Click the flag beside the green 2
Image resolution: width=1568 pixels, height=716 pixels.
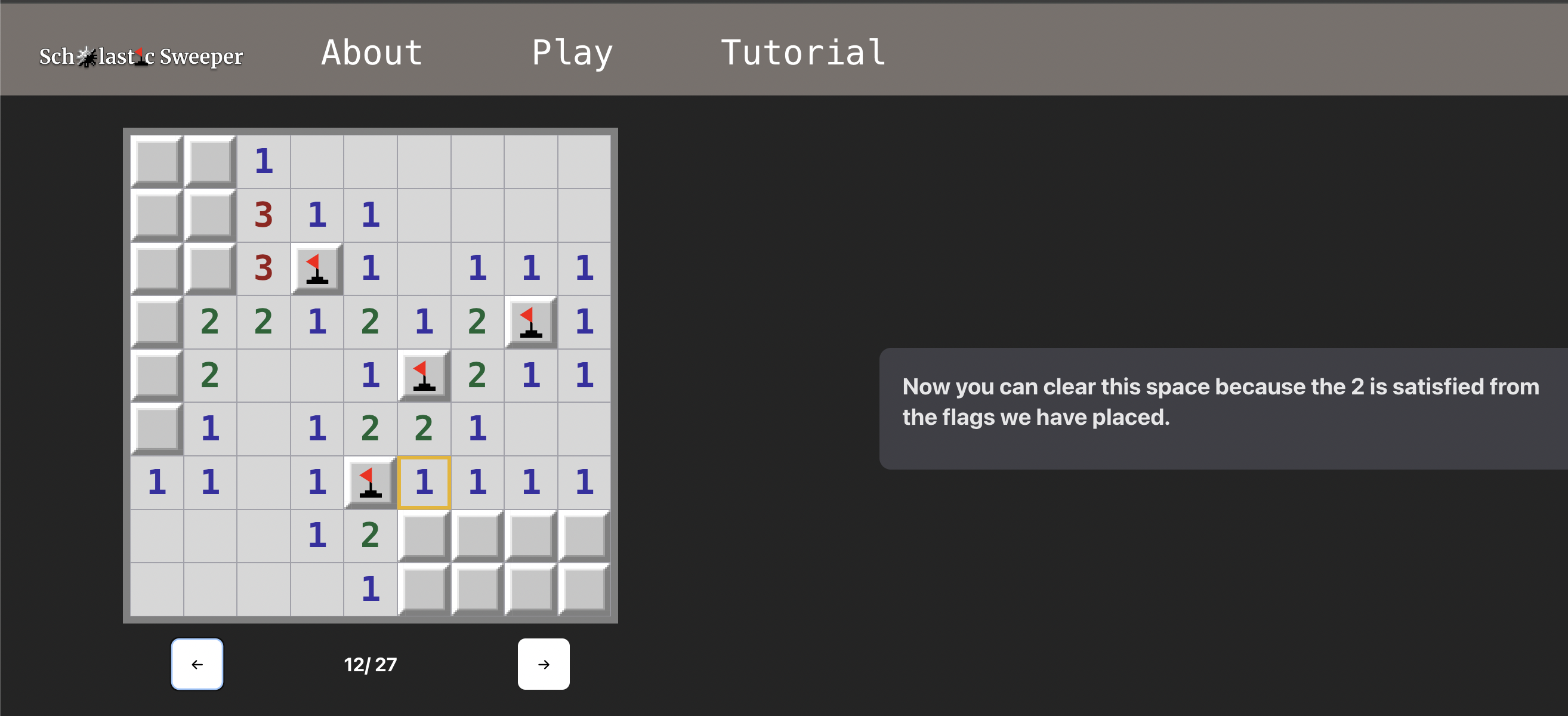424,375
